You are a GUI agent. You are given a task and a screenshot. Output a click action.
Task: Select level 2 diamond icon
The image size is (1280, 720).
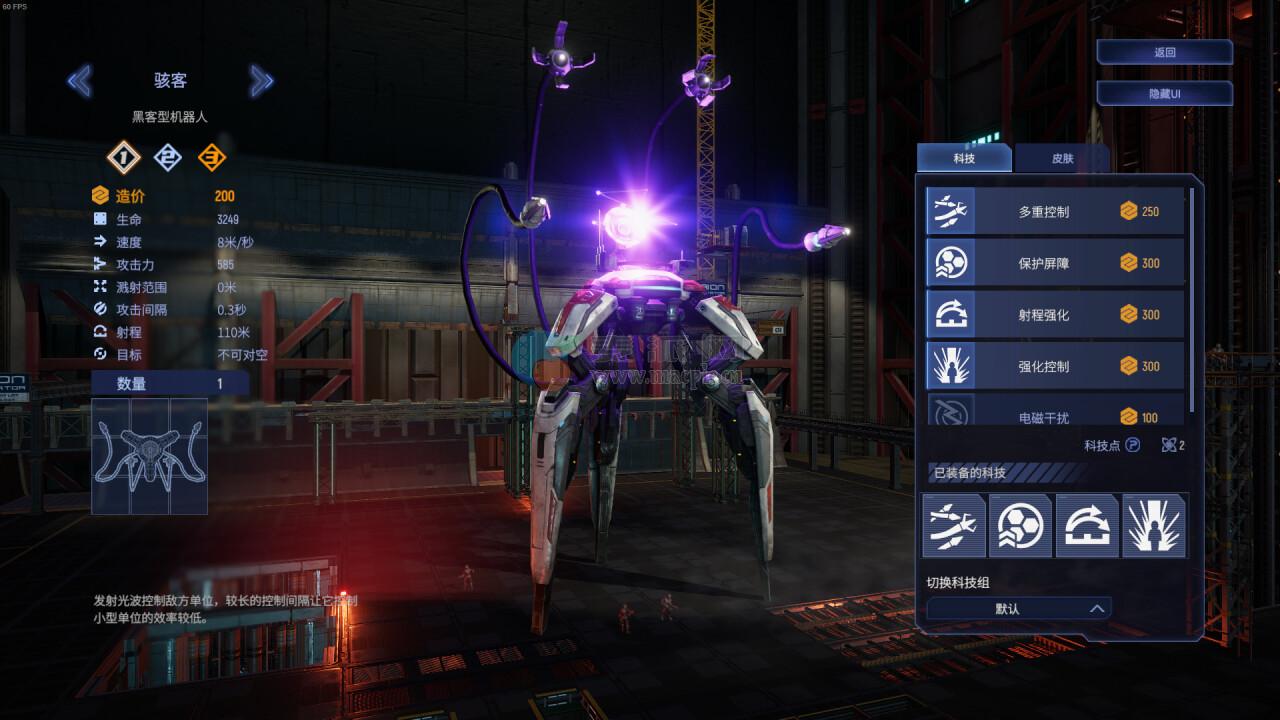coord(167,157)
